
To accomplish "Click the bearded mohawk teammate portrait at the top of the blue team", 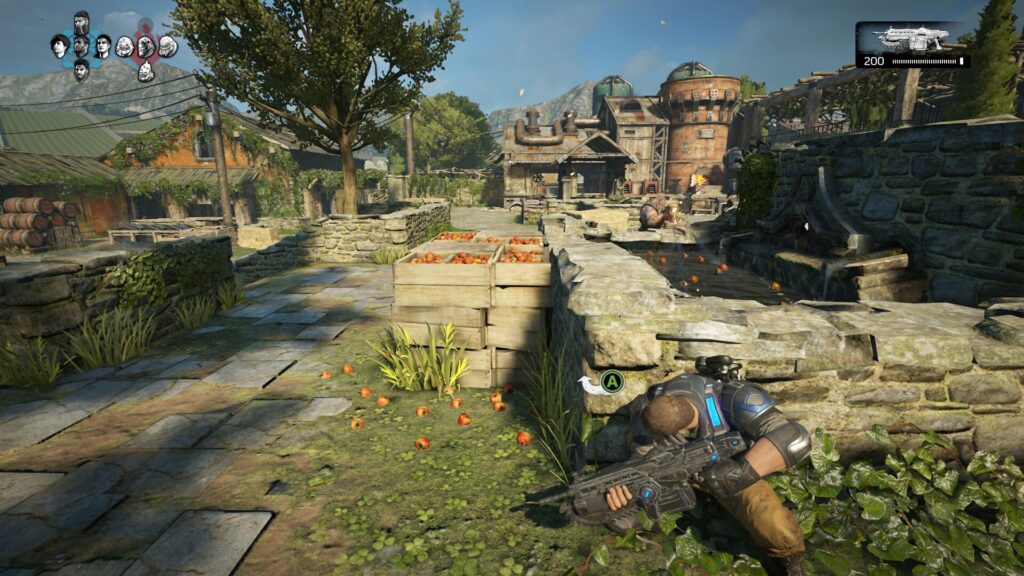I will point(81,22).
